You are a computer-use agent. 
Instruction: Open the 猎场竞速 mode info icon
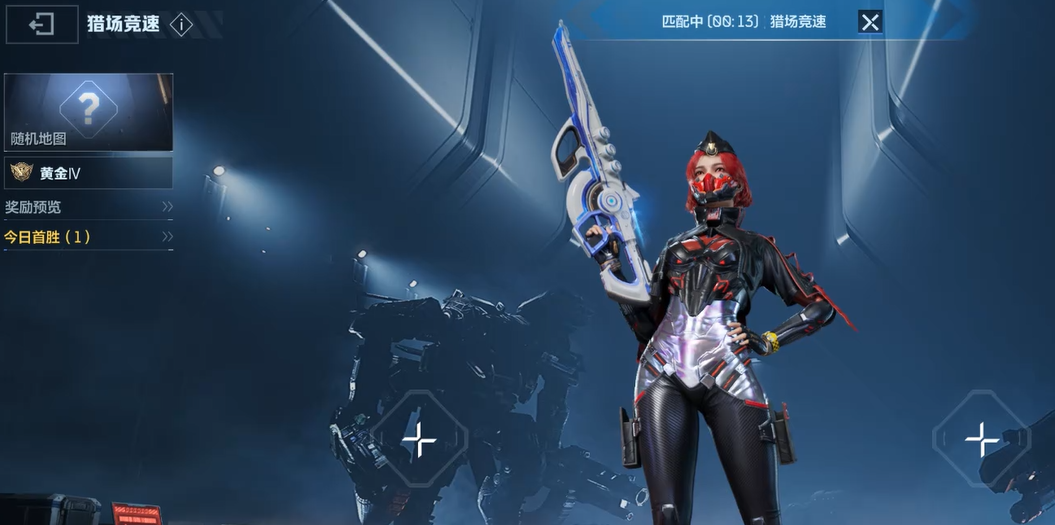tap(181, 25)
